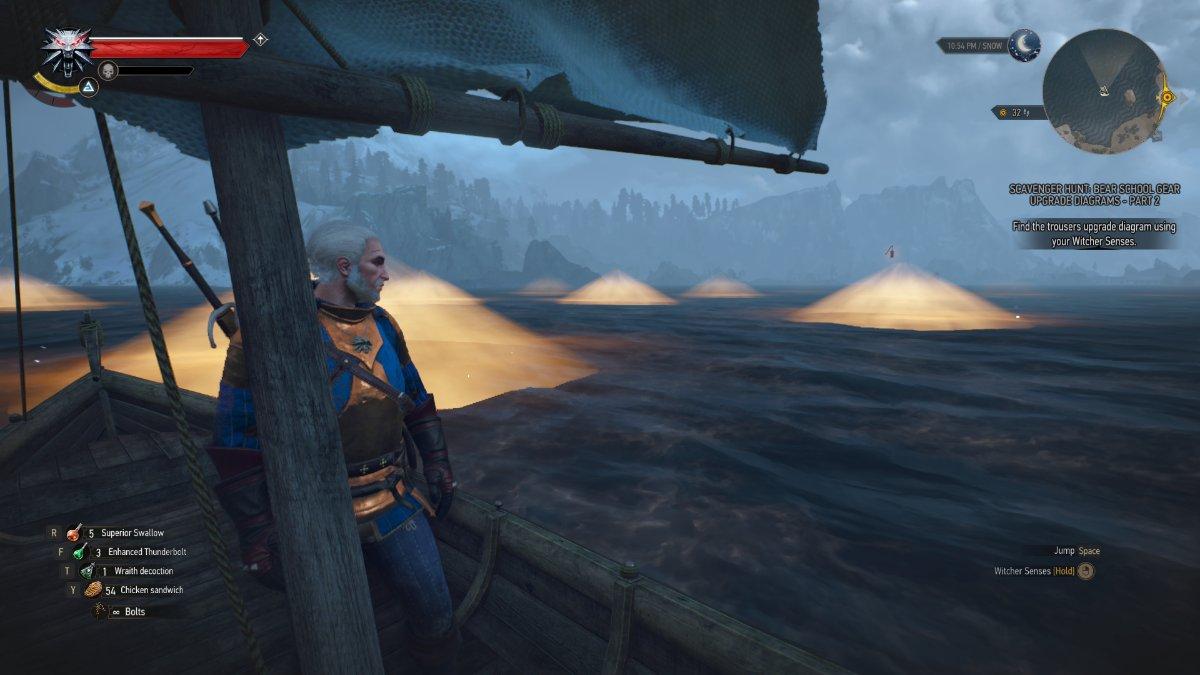Click the moon time-of-day icon

tap(1024, 45)
